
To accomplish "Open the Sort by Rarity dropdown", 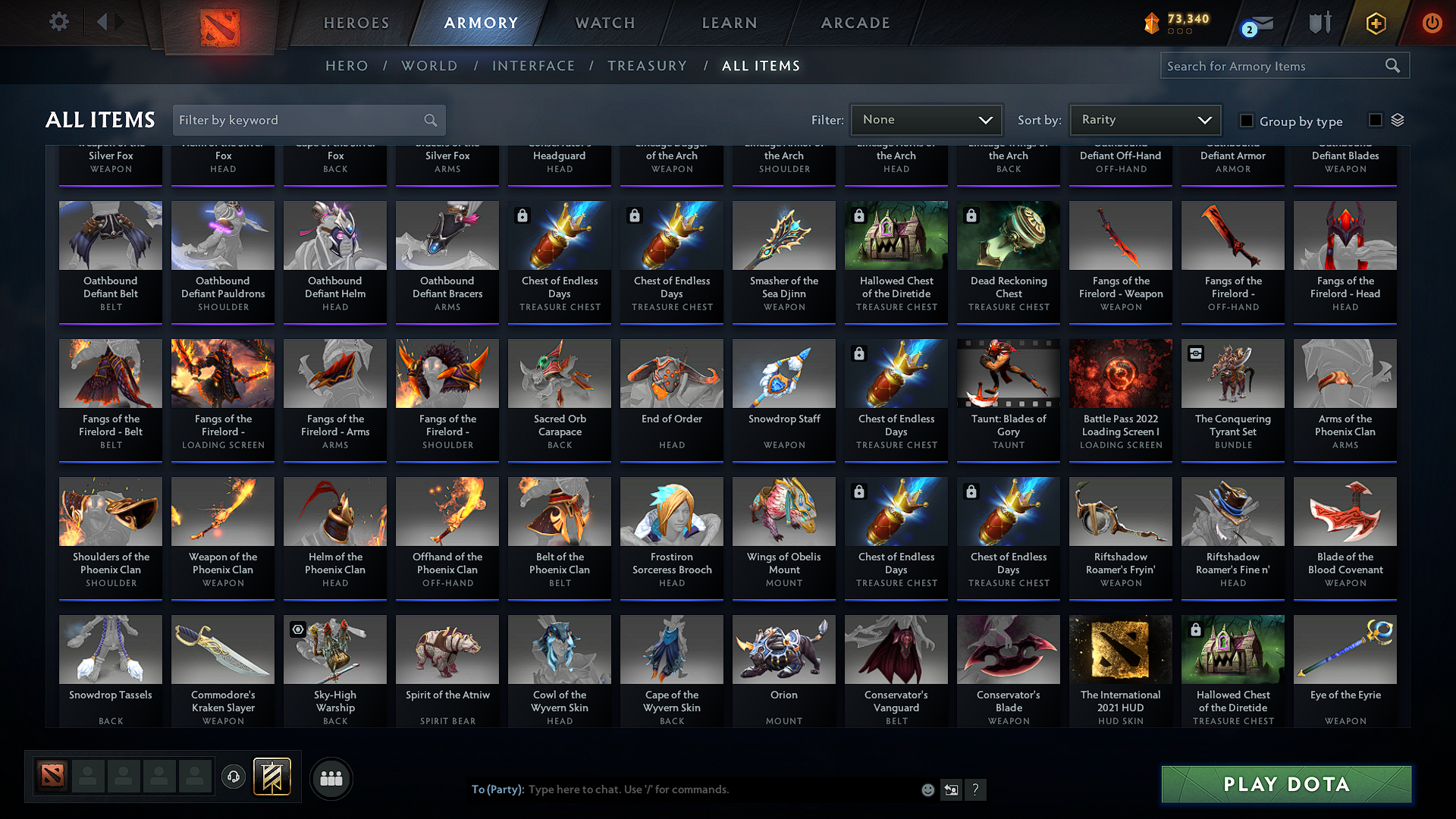I will [x=1144, y=119].
